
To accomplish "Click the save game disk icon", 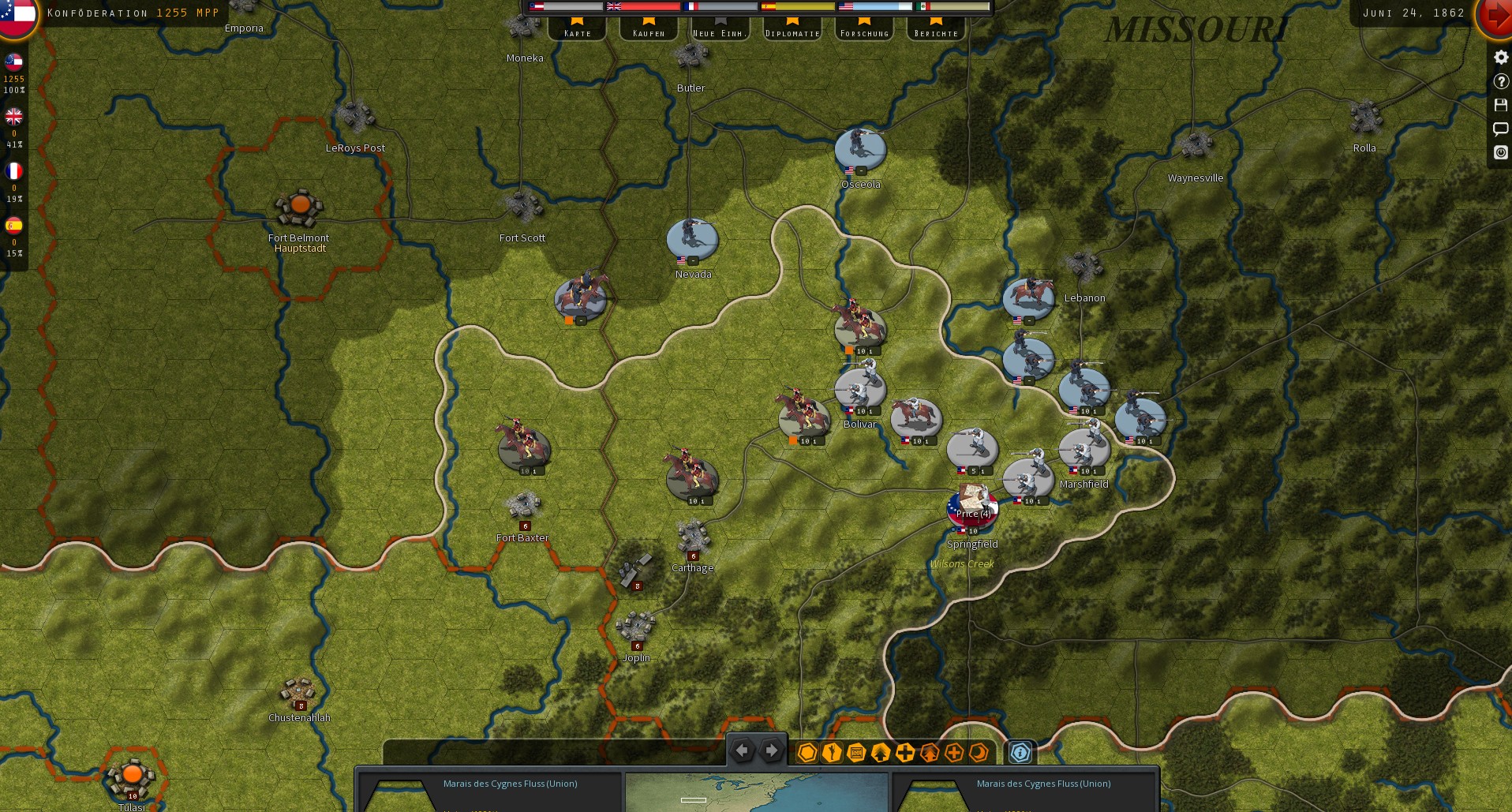I will 1500,105.
